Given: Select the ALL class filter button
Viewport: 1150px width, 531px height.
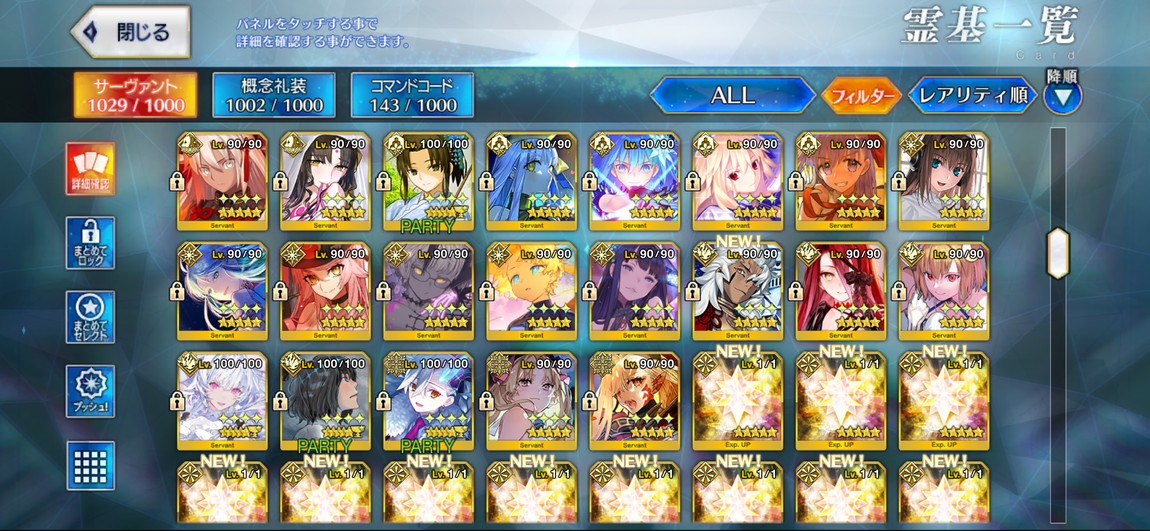Looking at the screenshot, I should pyautogui.click(x=732, y=96).
